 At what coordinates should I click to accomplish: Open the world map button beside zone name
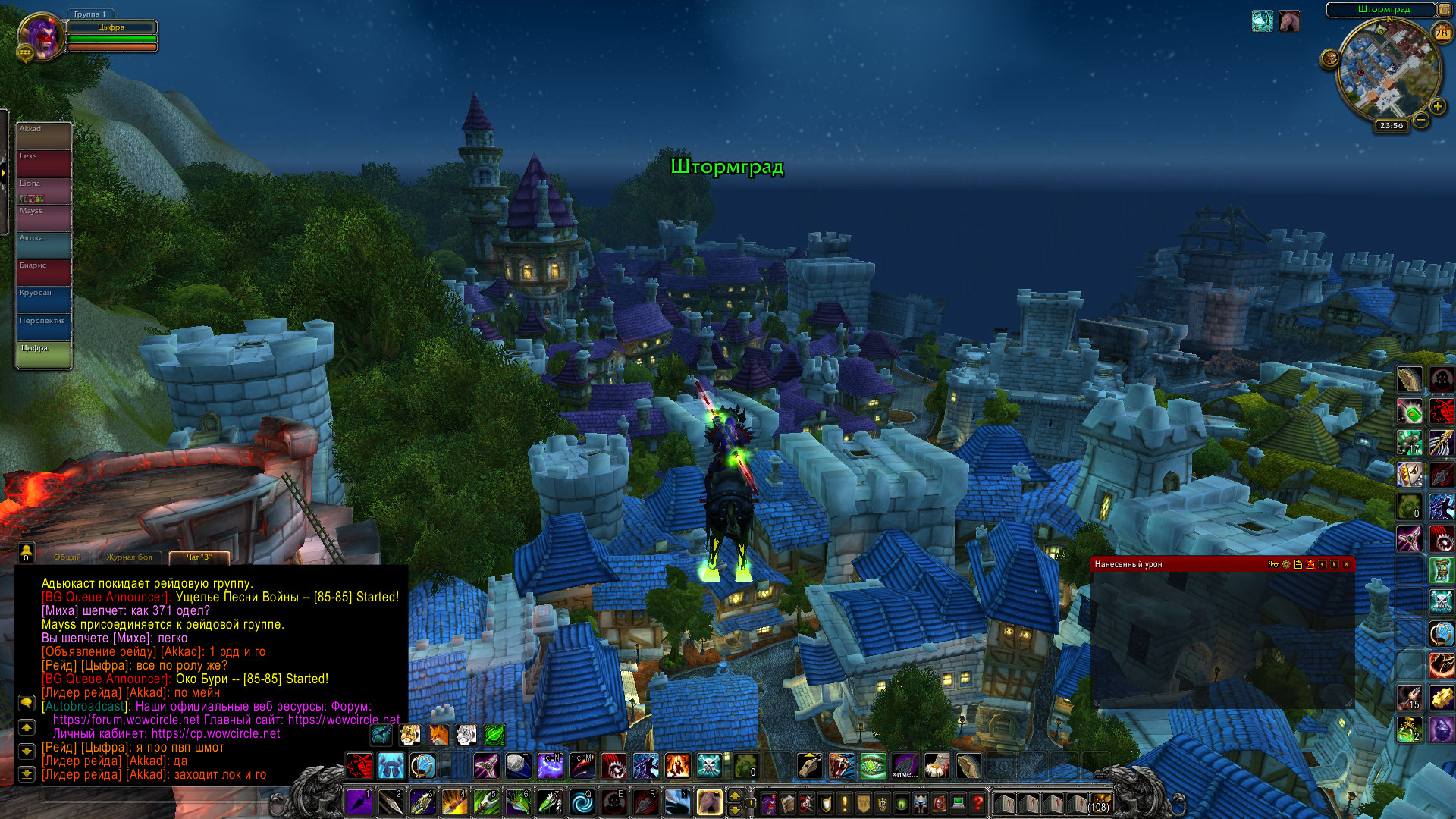click(1445, 10)
